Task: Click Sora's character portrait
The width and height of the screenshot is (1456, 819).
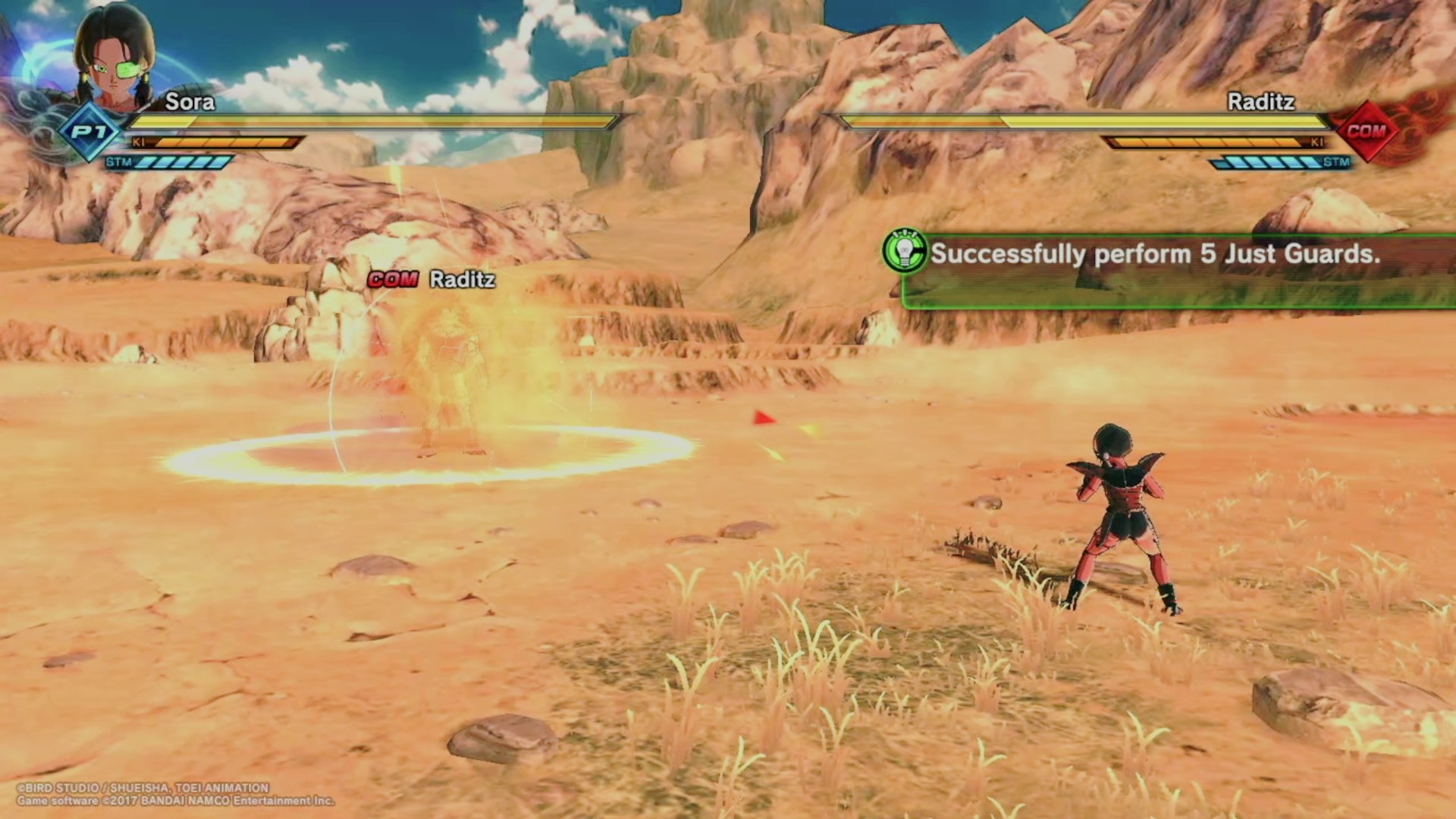Action: tap(115, 57)
